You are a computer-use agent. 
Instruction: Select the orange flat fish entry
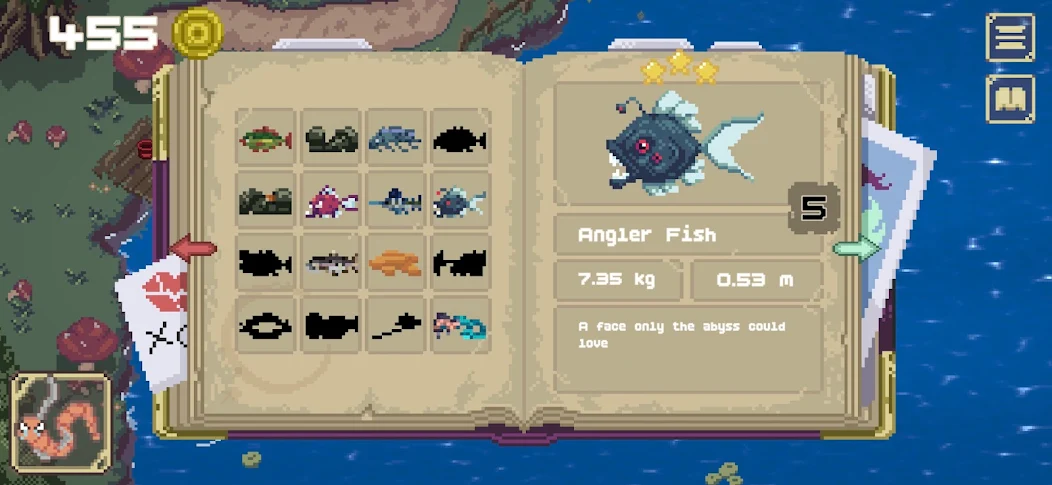point(396,263)
